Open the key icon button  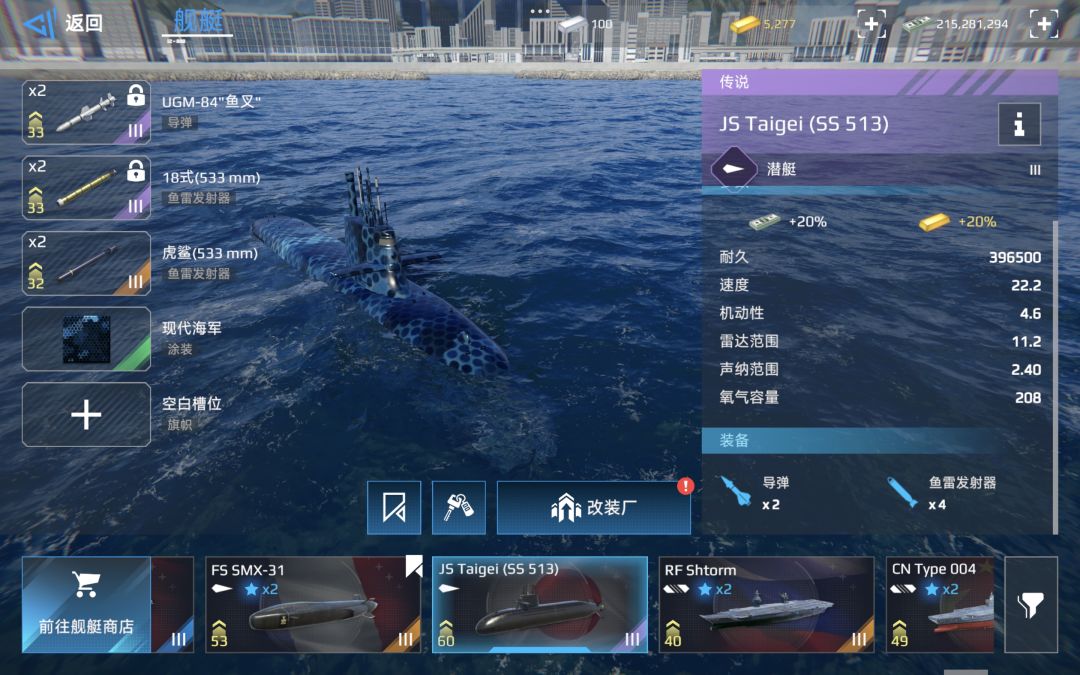point(459,507)
